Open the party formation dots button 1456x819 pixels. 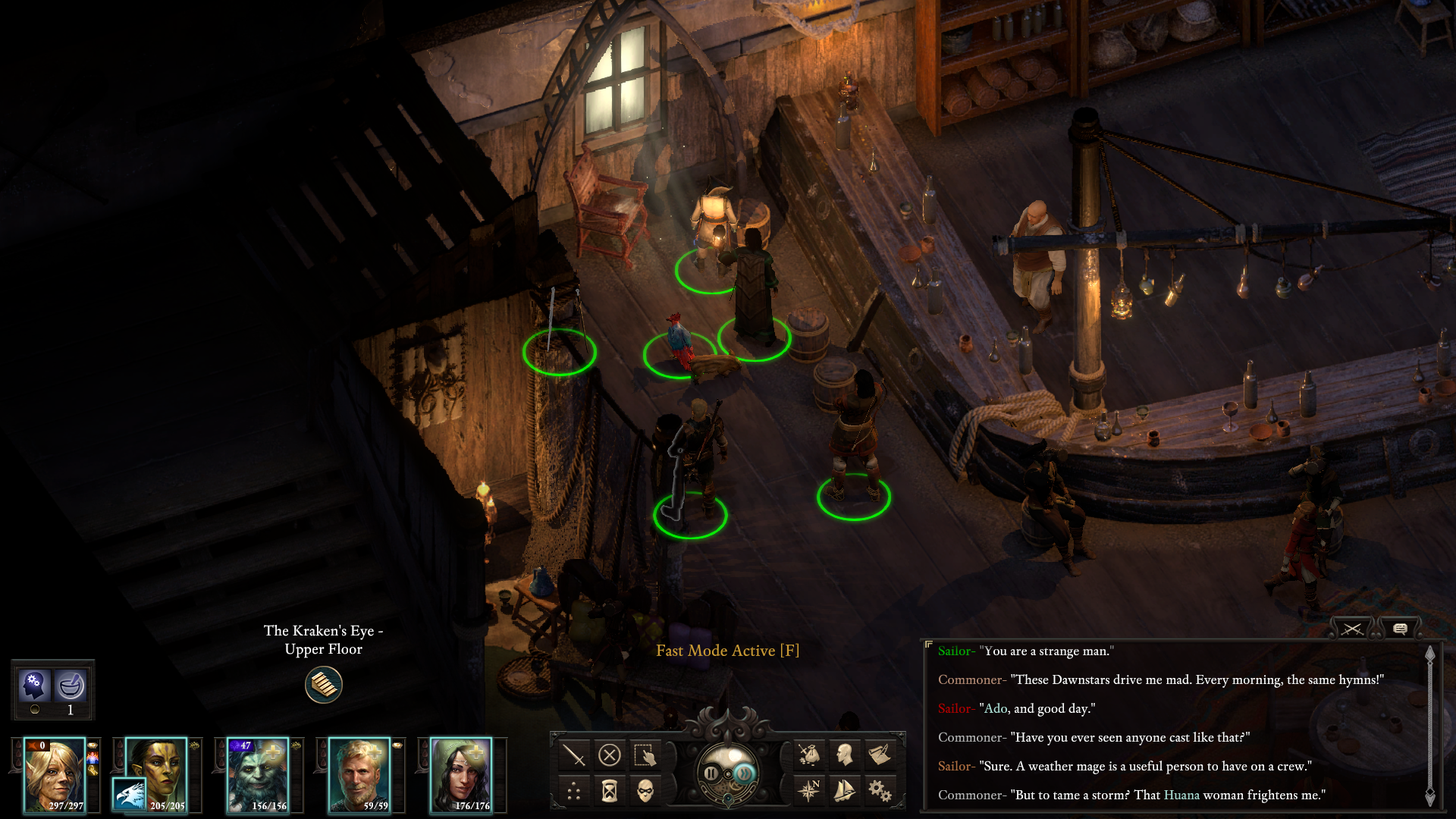coord(574,792)
